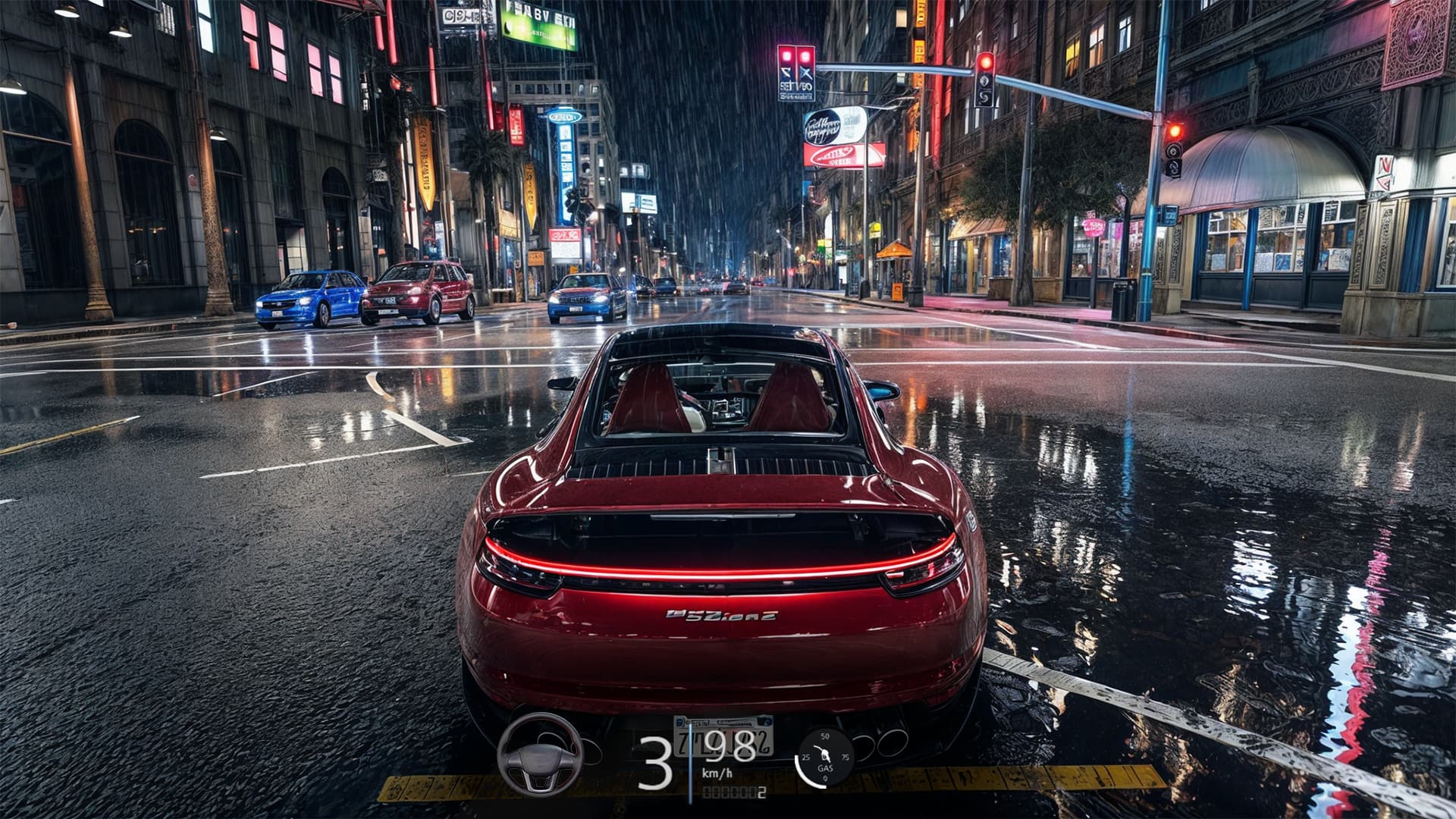Click the steering wheel HUD icon
This screenshot has width=1456, height=819.
coord(539,758)
